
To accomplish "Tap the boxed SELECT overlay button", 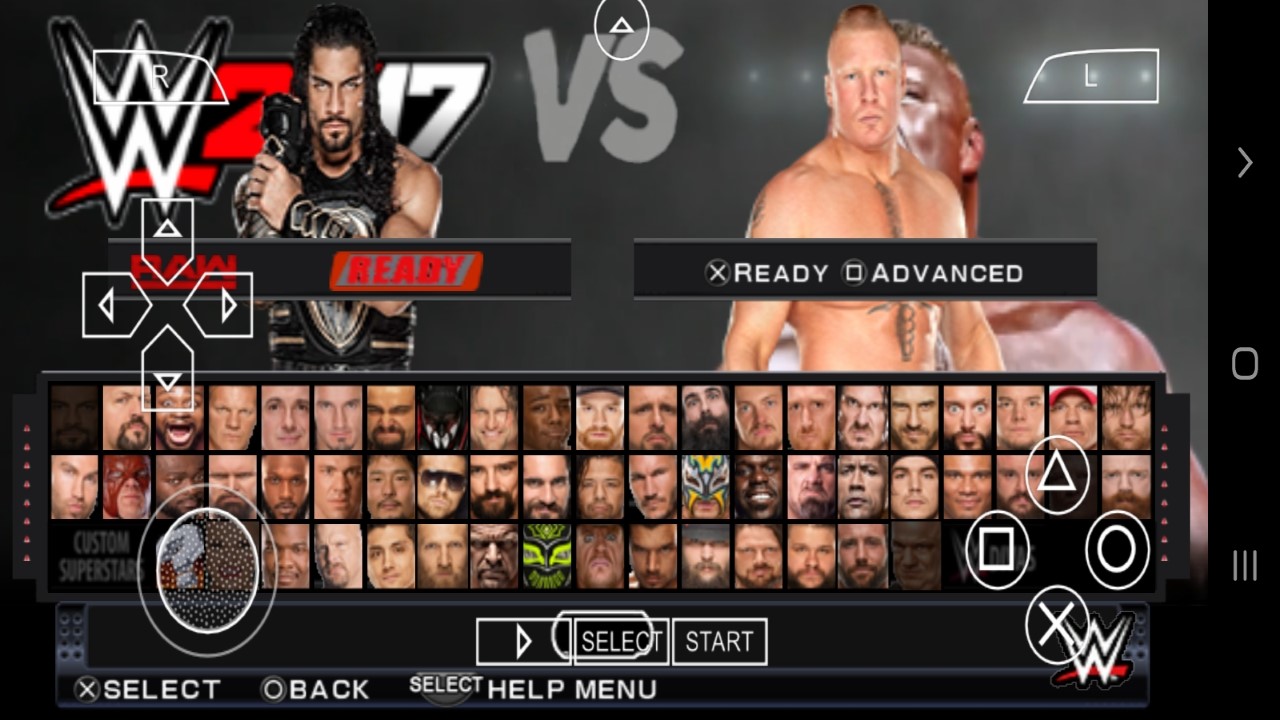I will pyautogui.click(x=621, y=641).
